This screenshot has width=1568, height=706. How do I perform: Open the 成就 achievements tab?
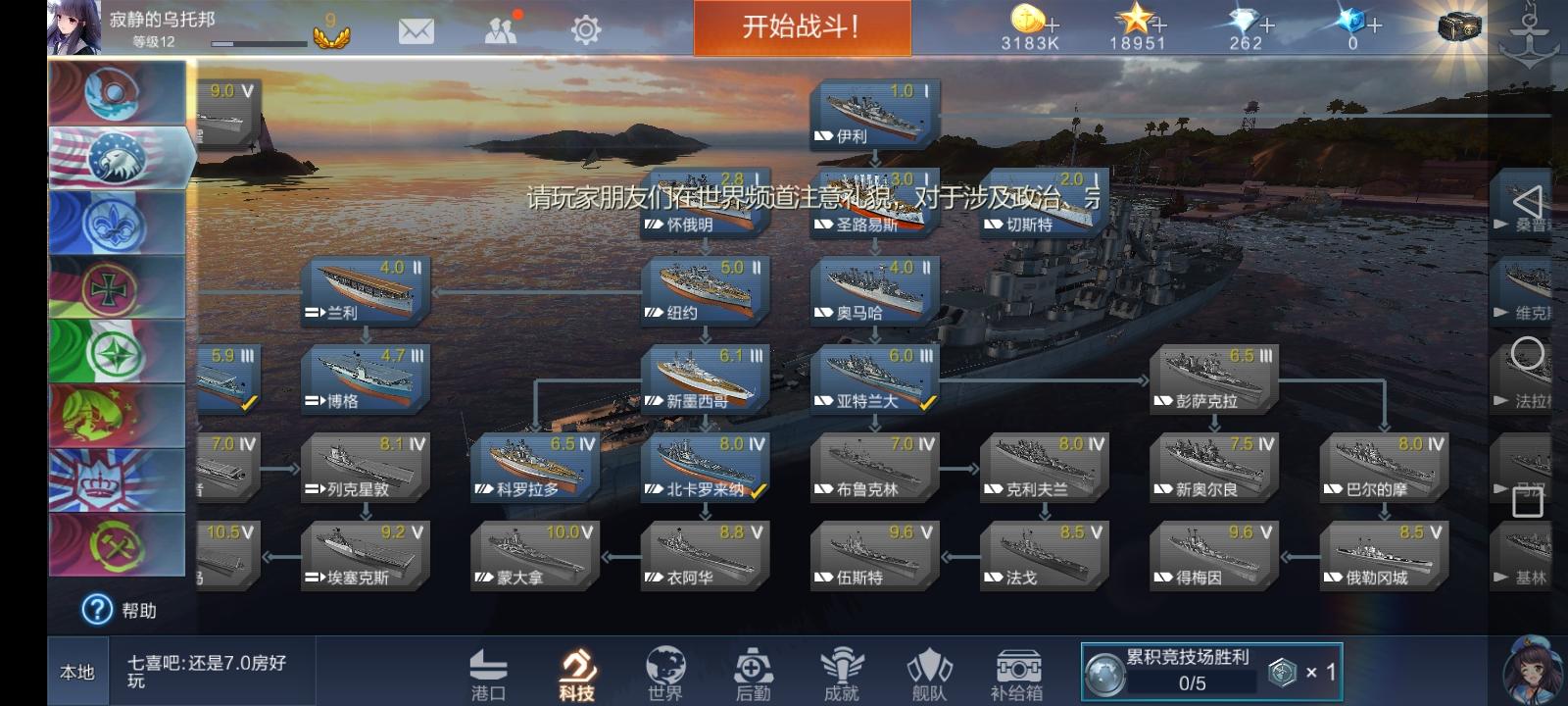[x=839, y=671]
